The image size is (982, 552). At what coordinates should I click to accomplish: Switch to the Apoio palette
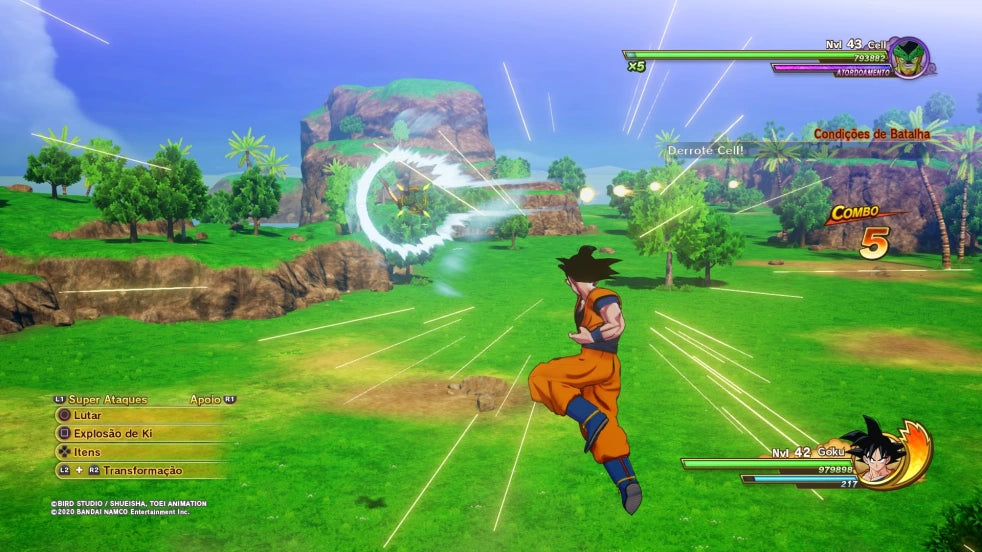(x=205, y=399)
